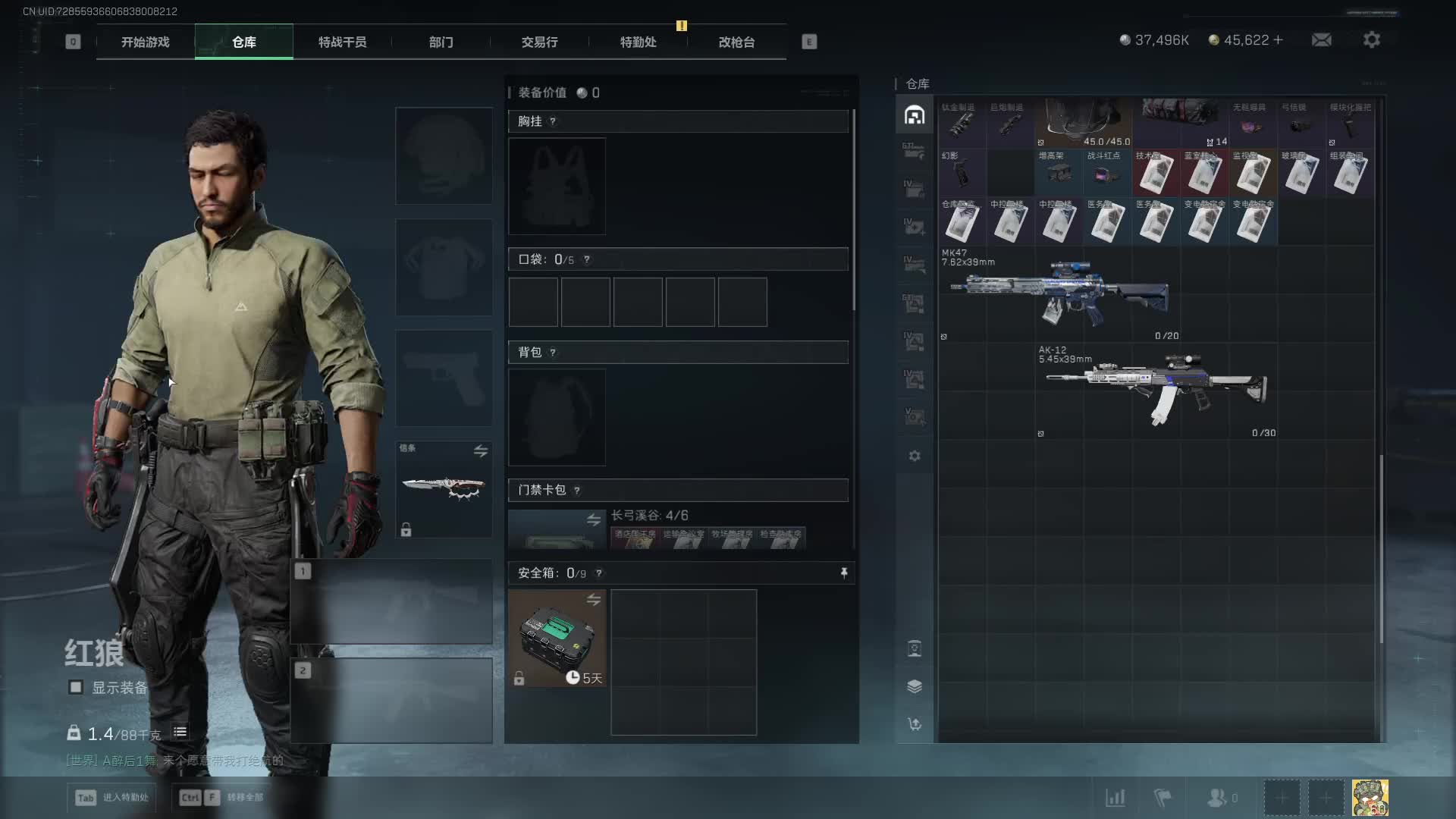
Task: Open the settings gear icon
Action: (x=1371, y=39)
